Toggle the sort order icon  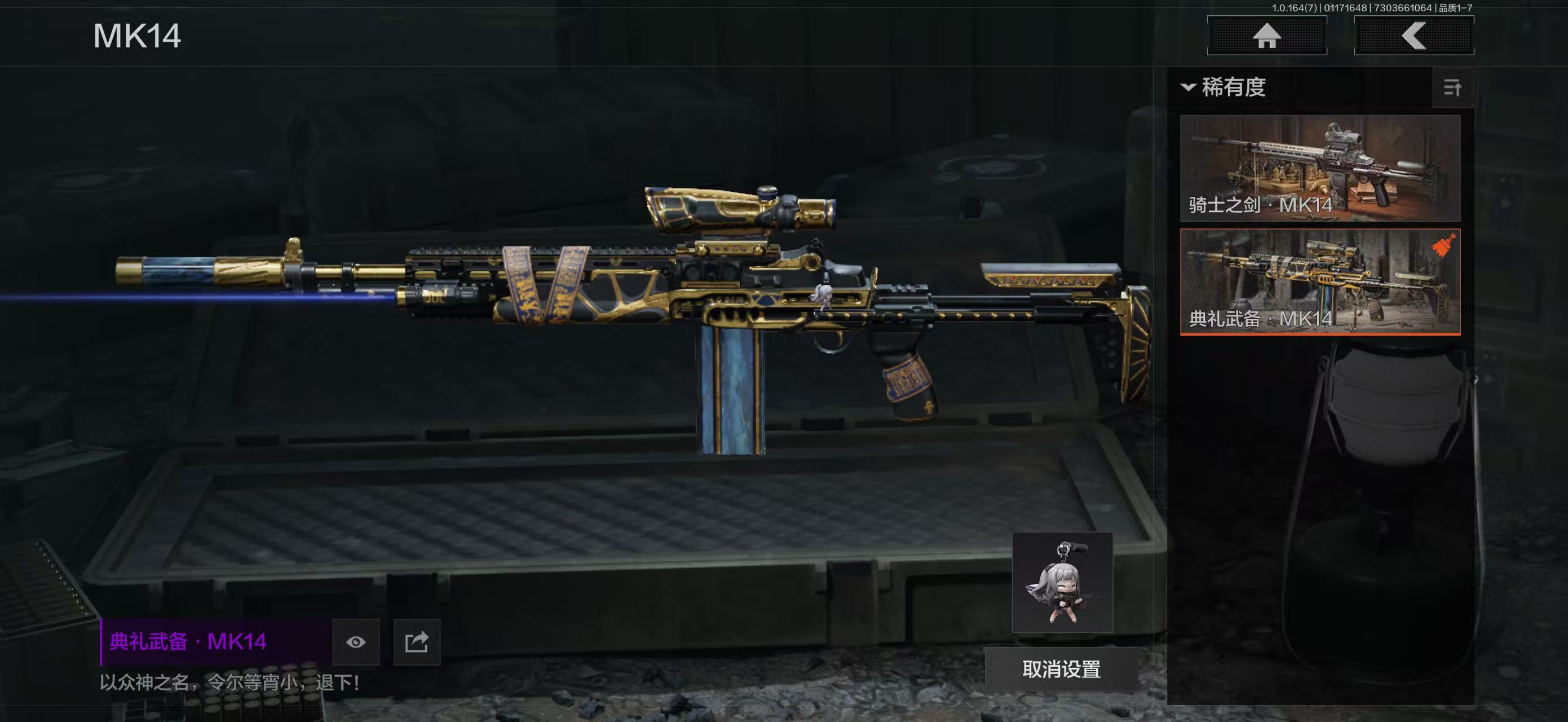pos(1452,88)
